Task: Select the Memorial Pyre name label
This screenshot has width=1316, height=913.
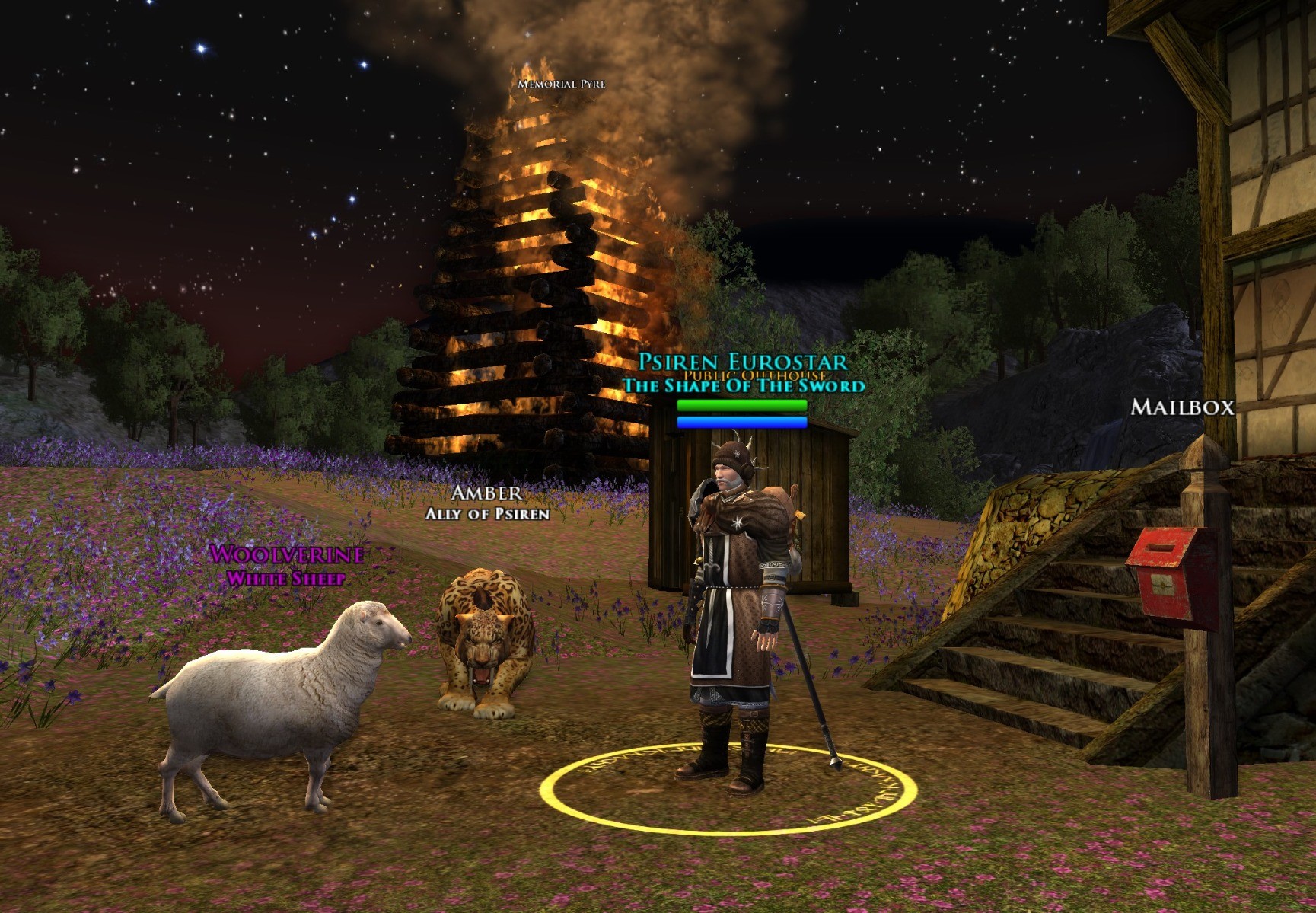Action: 561,84
